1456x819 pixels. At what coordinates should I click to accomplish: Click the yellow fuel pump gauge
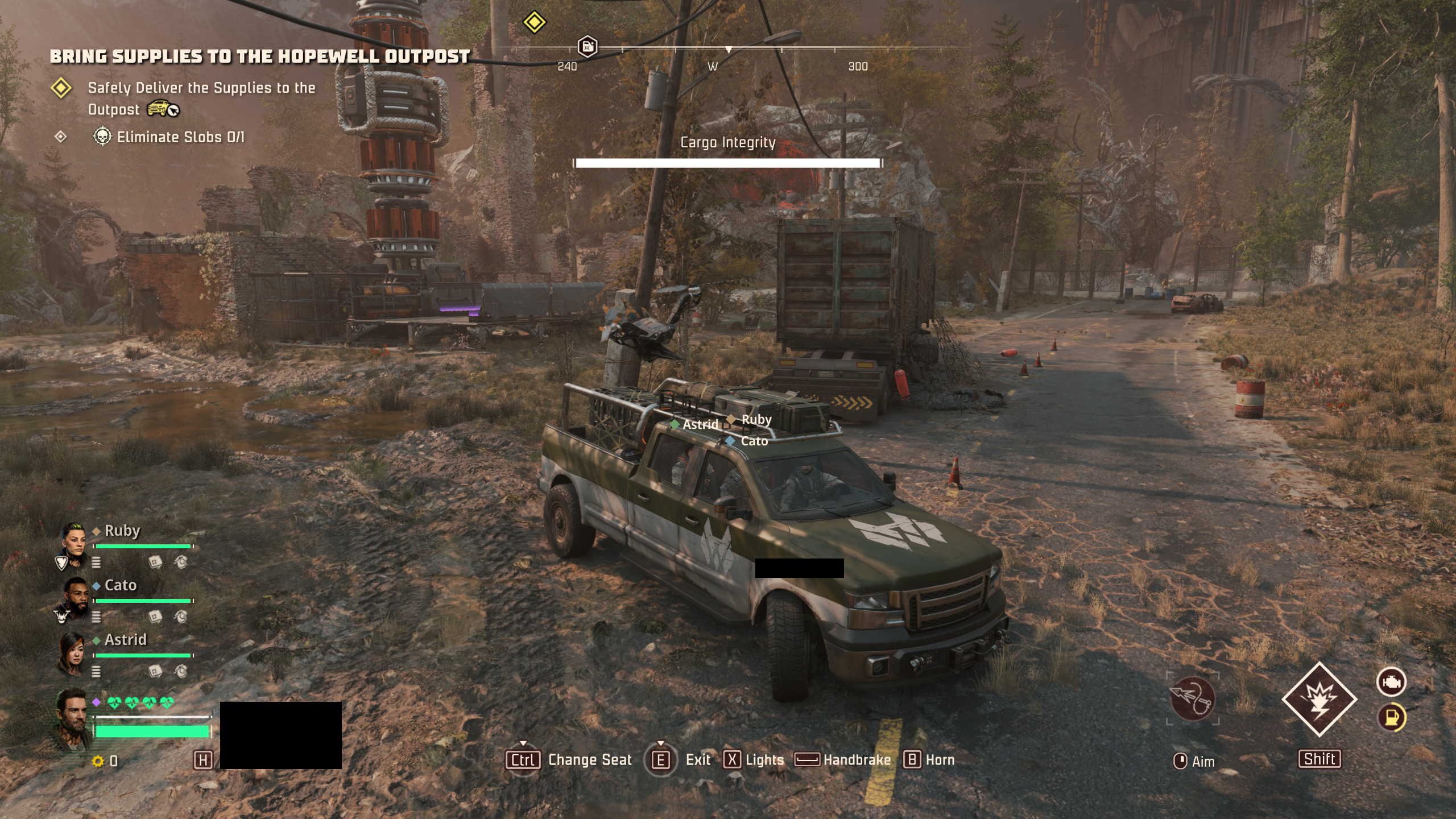click(1391, 717)
